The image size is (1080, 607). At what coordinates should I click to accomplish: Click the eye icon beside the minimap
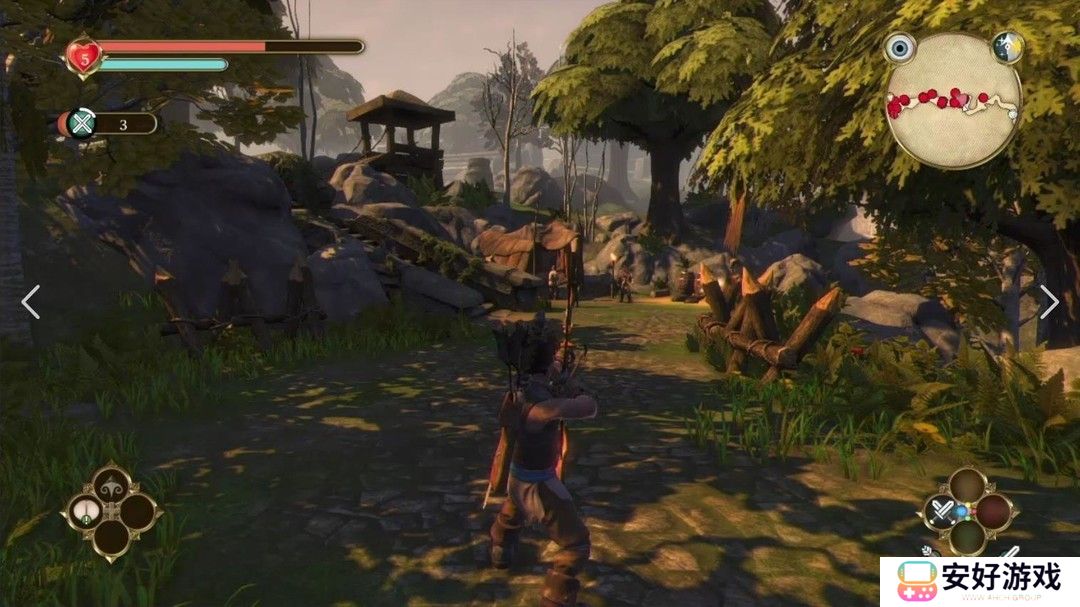pos(900,48)
